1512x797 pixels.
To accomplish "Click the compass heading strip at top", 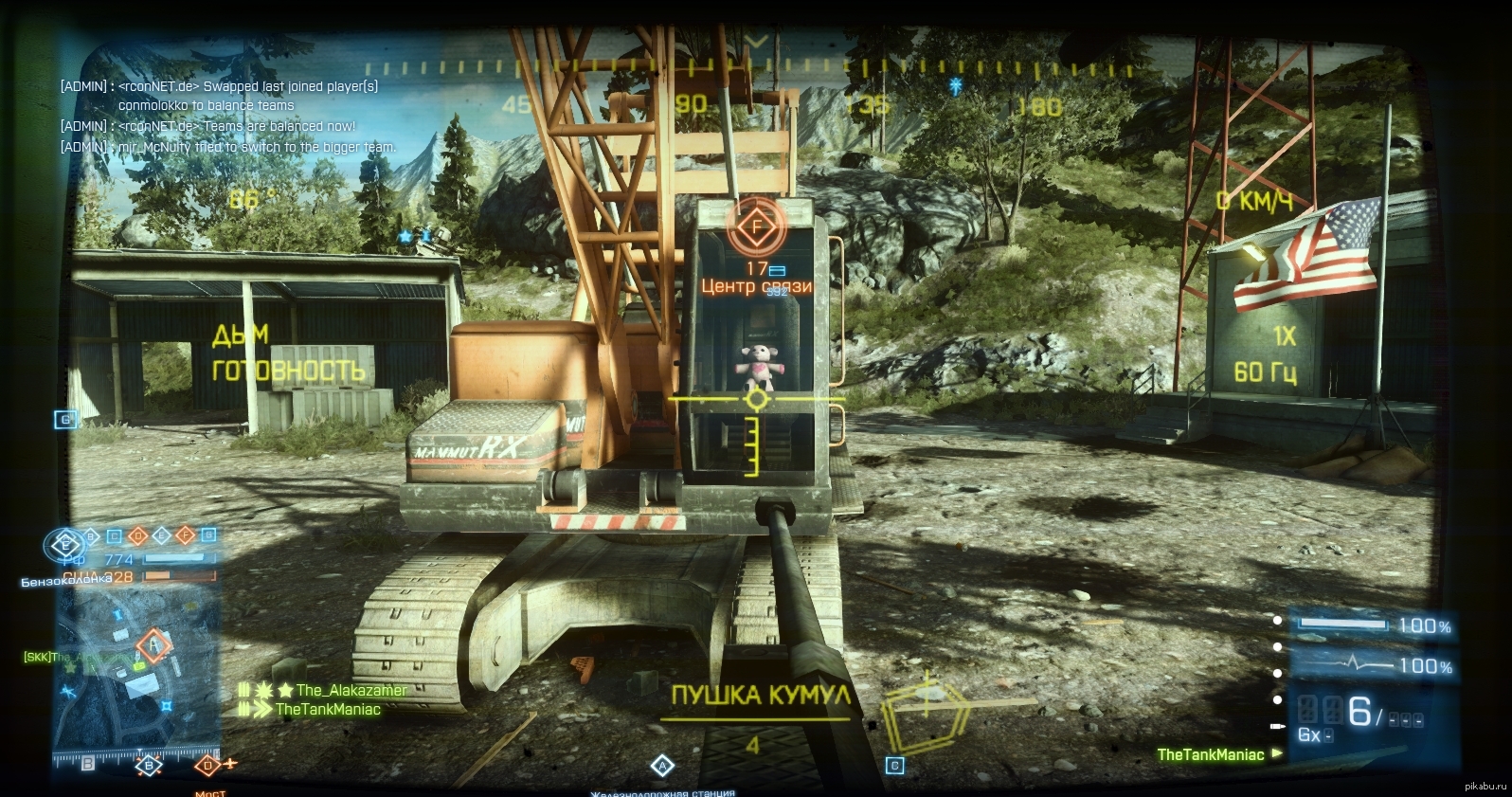I will pos(756,68).
